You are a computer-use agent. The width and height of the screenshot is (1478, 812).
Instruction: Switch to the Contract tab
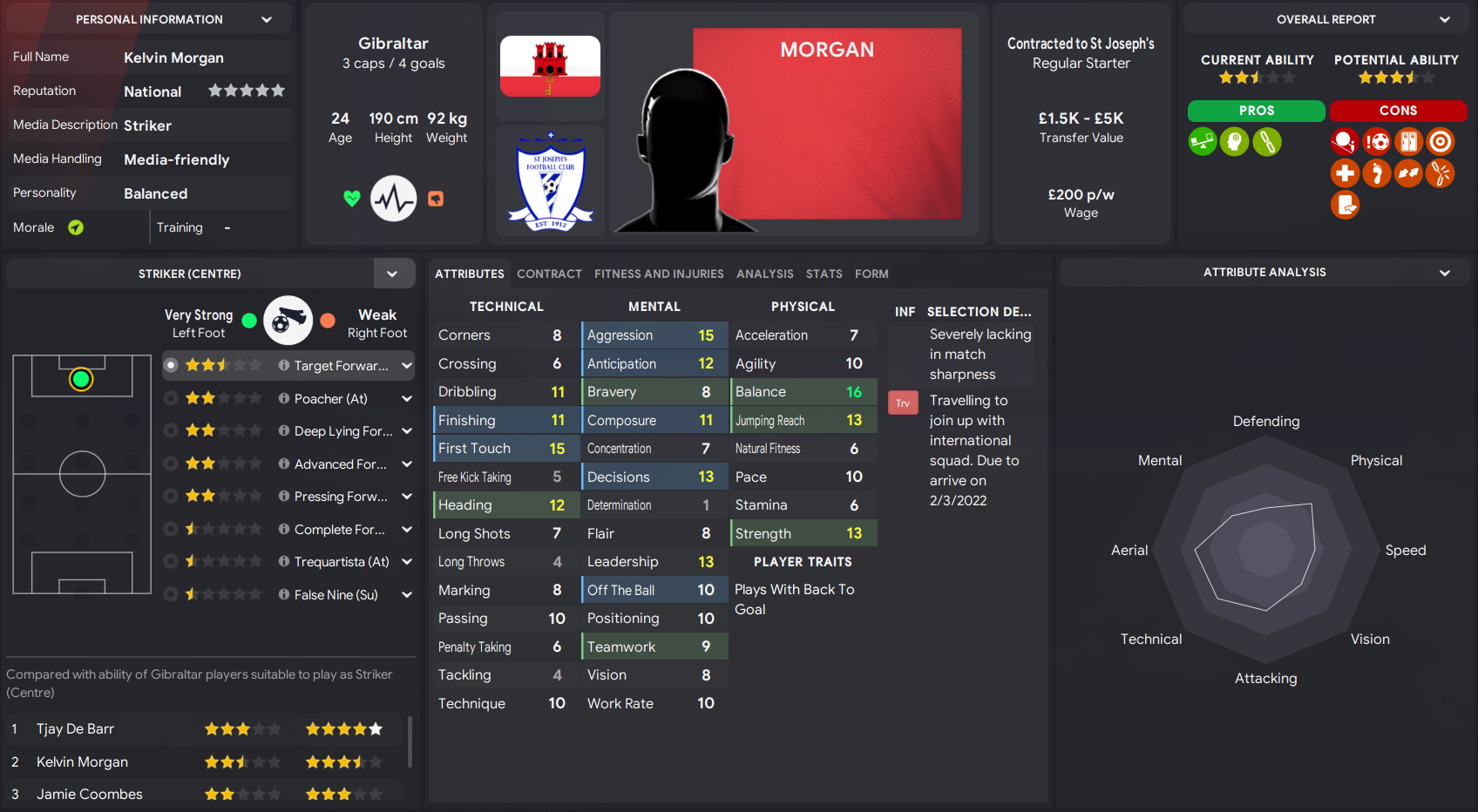click(x=549, y=274)
